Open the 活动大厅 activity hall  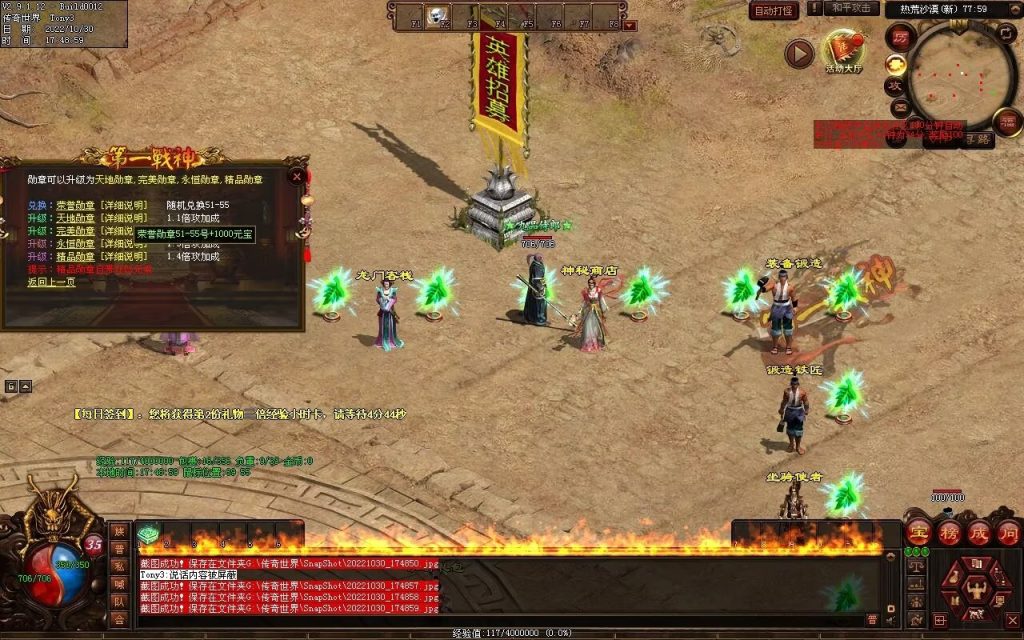[x=843, y=52]
